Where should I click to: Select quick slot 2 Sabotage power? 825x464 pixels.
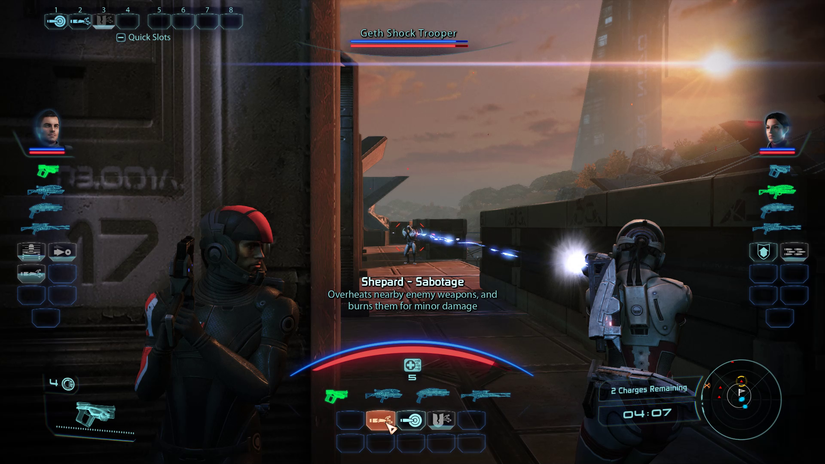click(80, 21)
